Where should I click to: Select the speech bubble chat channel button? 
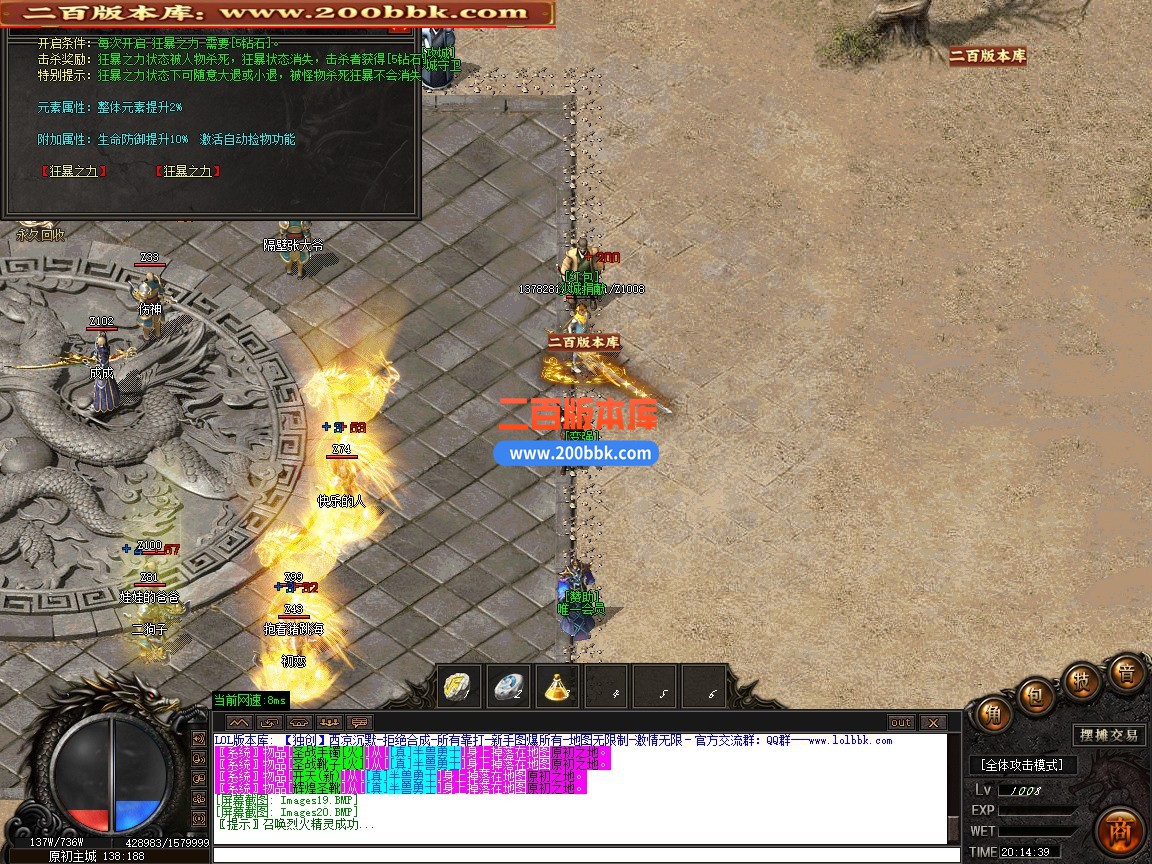359,723
